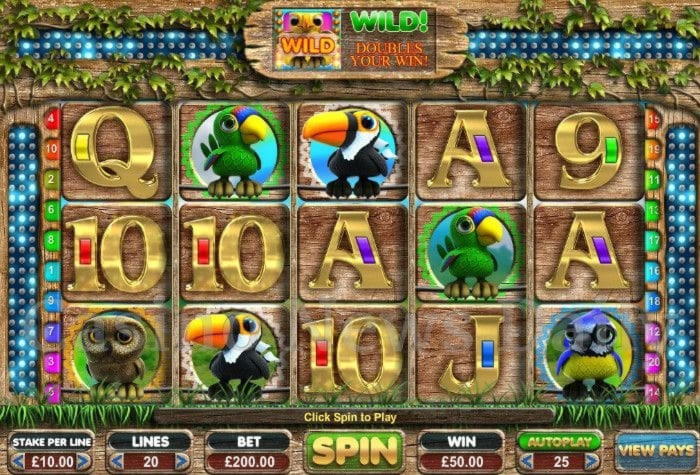The image size is (700, 475).
Task: Highlight payline 1 marker
Action: (52, 270)
